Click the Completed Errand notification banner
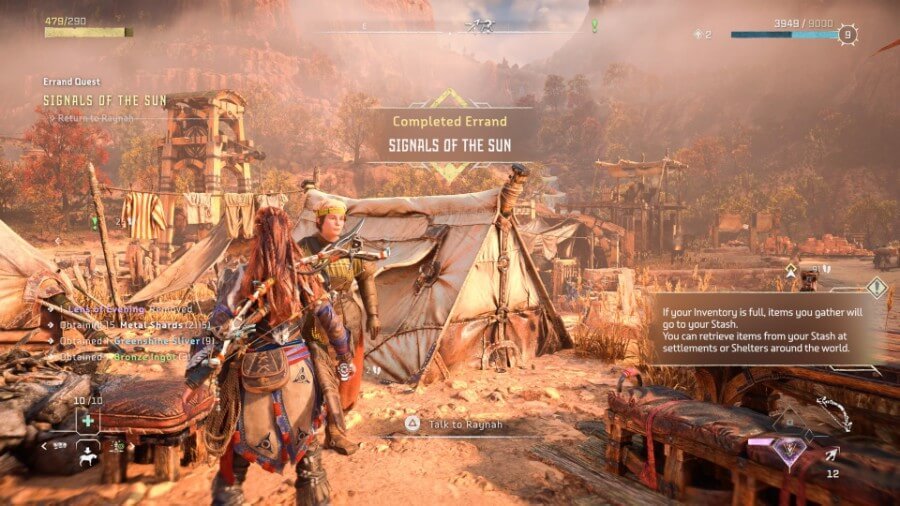This screenshot has height=506, width=900. click(455, 136)
